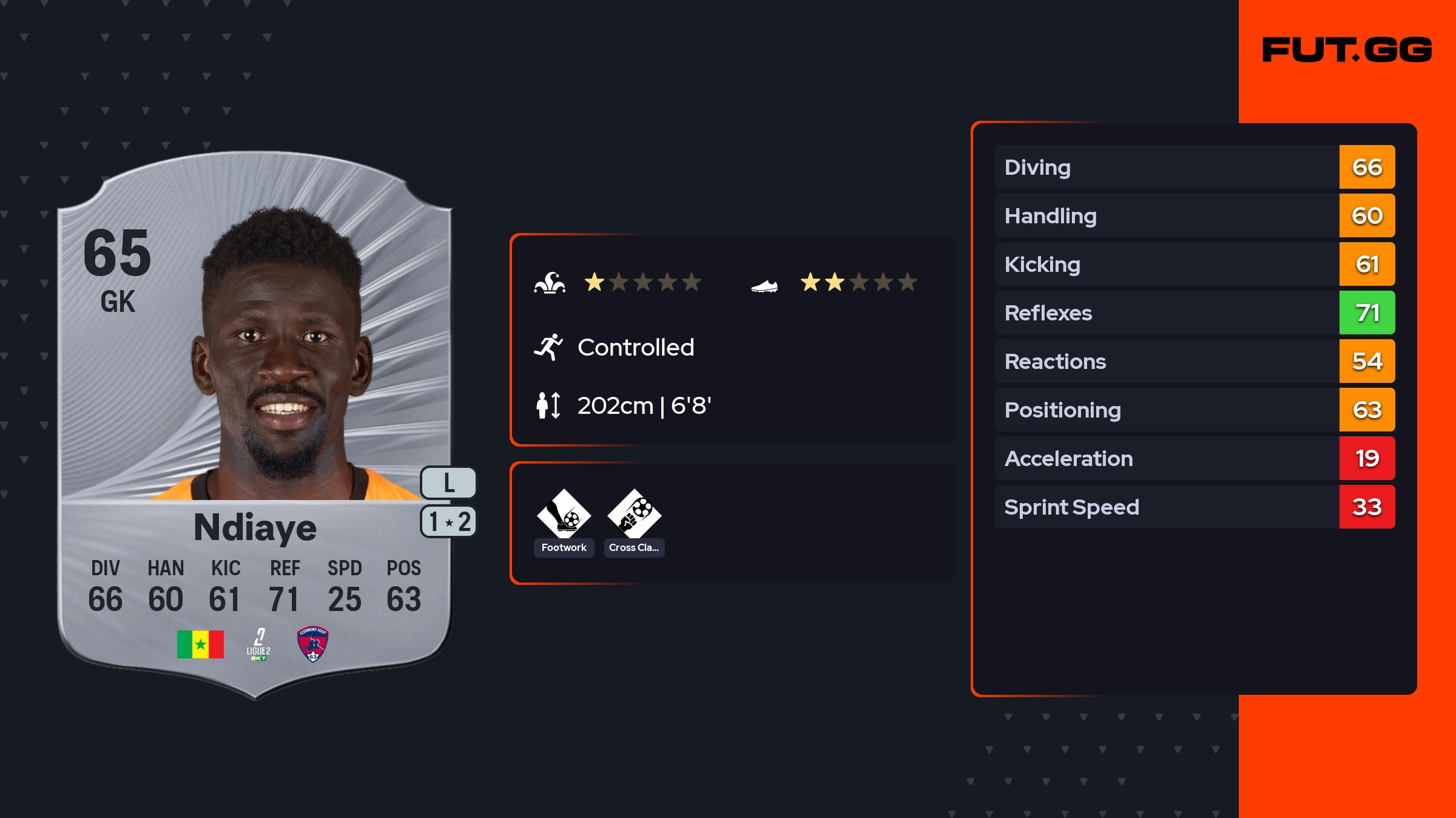Screen dimensions: 1456x818
Task: Choose the Cross Claimer playstyle icon
Action: click(634, 514)
